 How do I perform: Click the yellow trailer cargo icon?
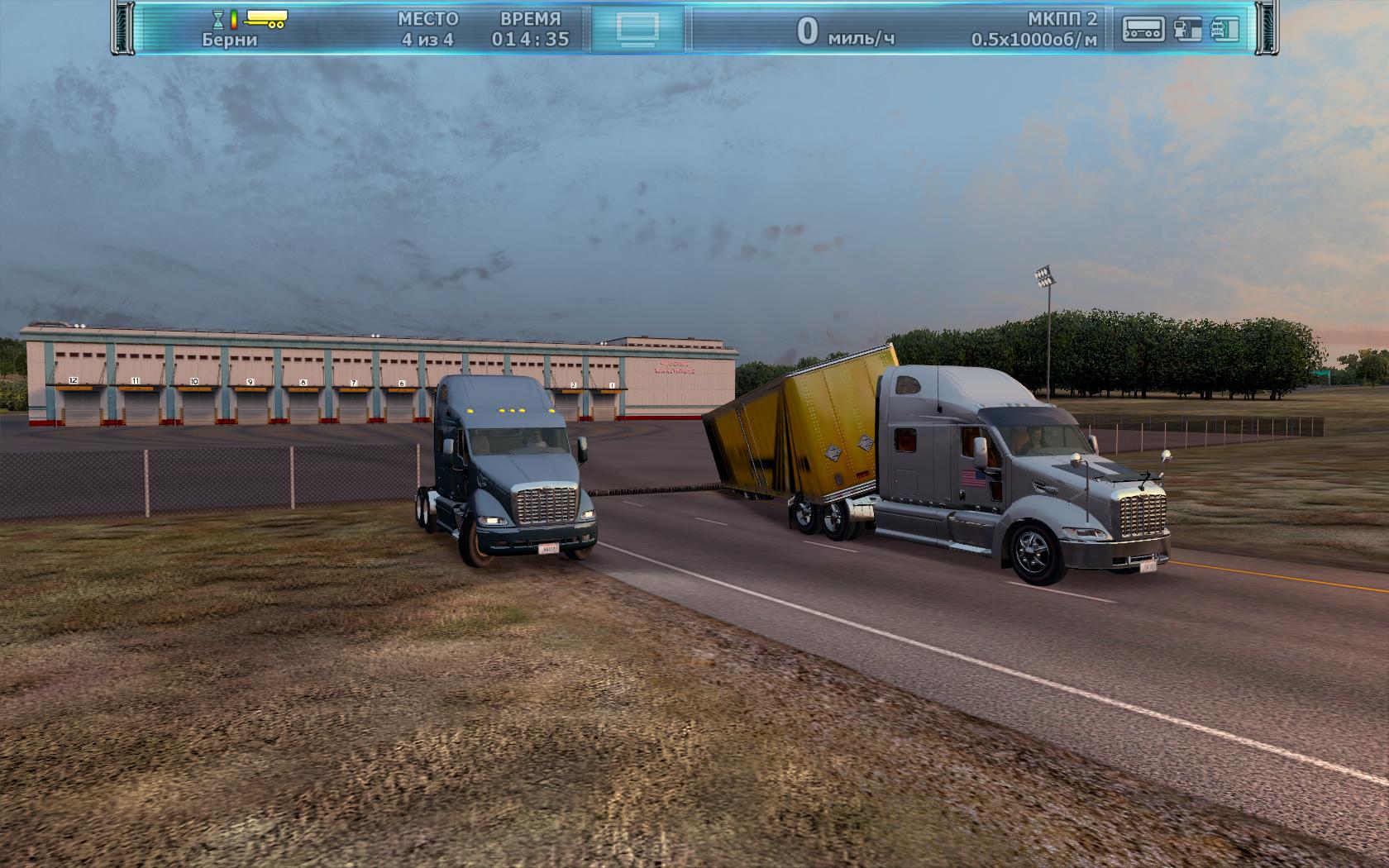click(x=265, y=17)
